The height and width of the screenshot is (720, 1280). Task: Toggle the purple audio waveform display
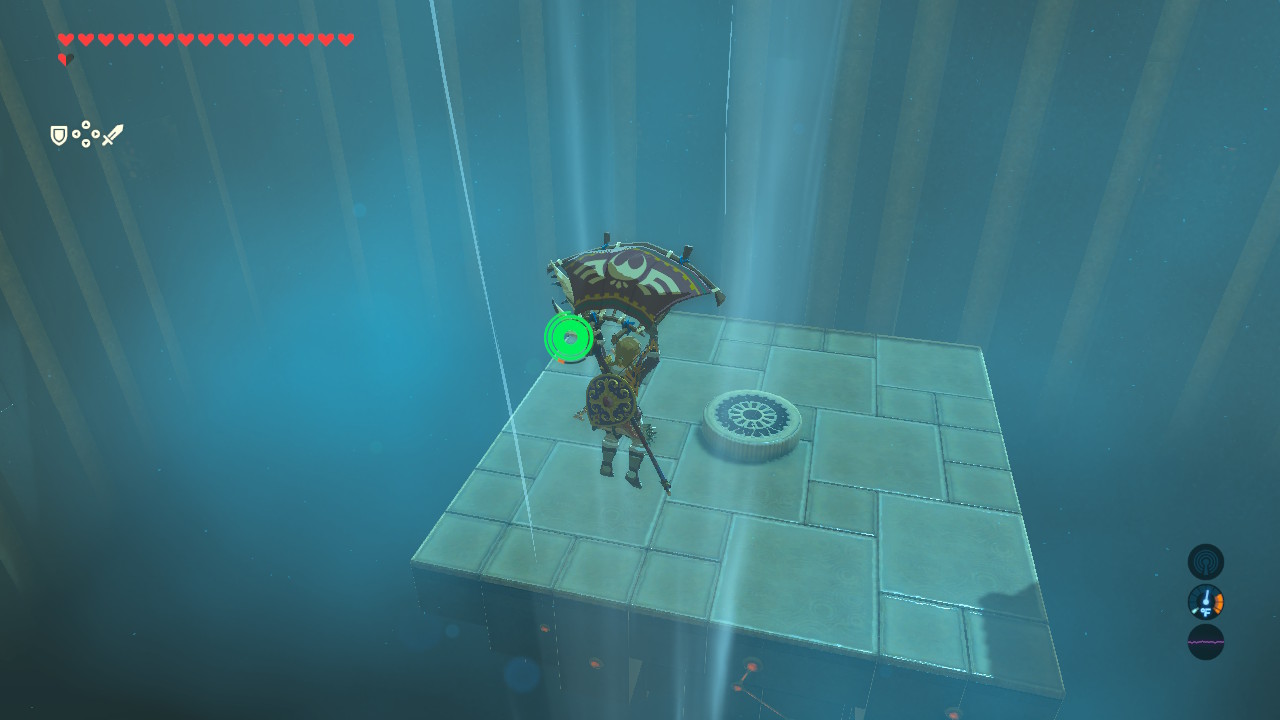pos(1204,642)
